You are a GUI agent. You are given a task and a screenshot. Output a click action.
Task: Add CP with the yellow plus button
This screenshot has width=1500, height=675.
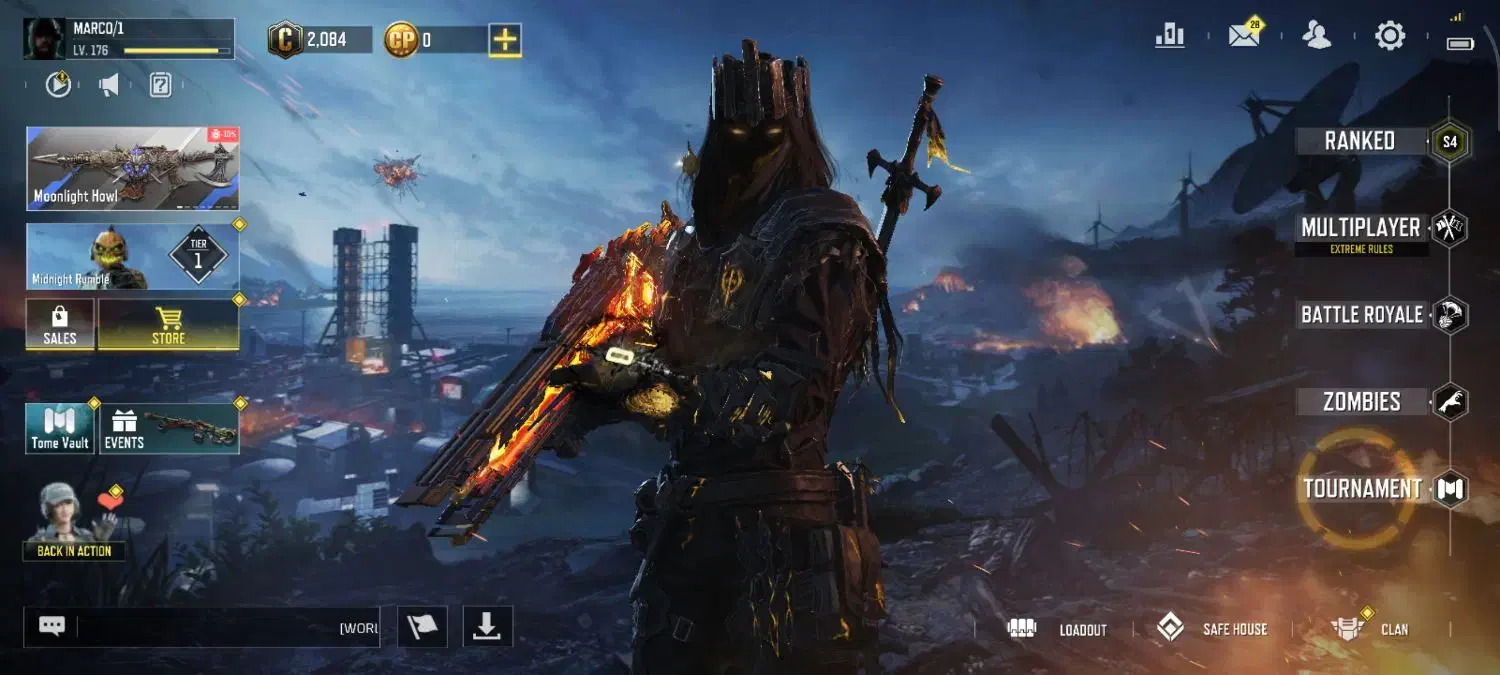click(x=505, y=40)
